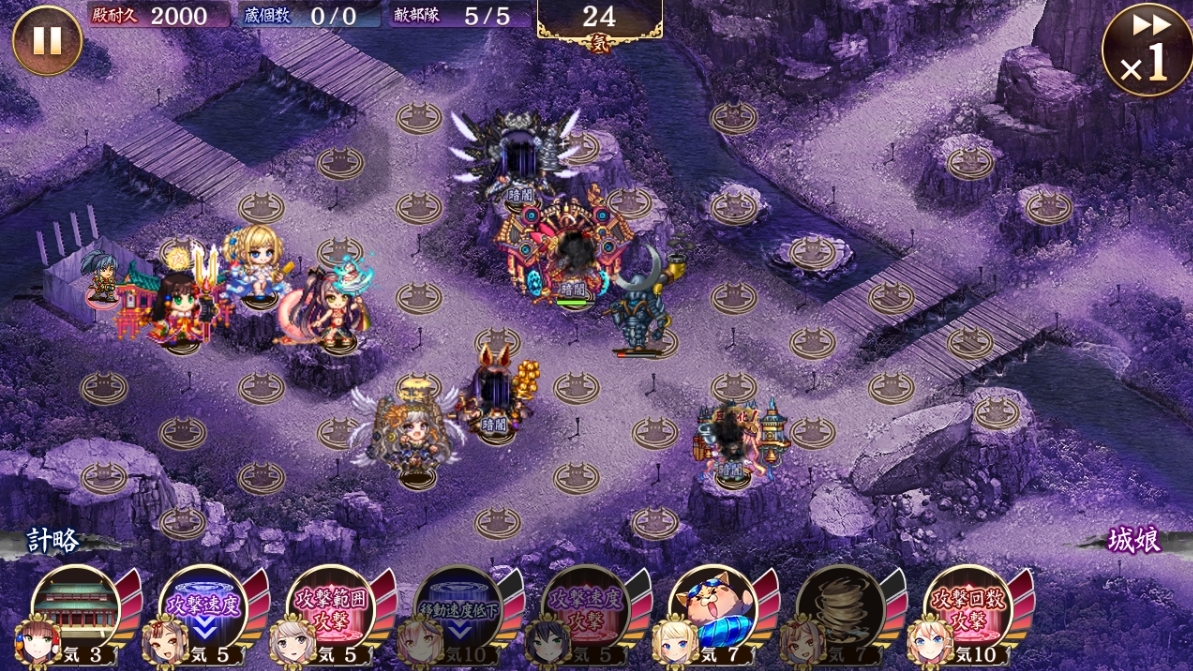
Task: Use the blue 攻撃速度 stratagem costing 5 ki
Action: [x=203, y=608]
